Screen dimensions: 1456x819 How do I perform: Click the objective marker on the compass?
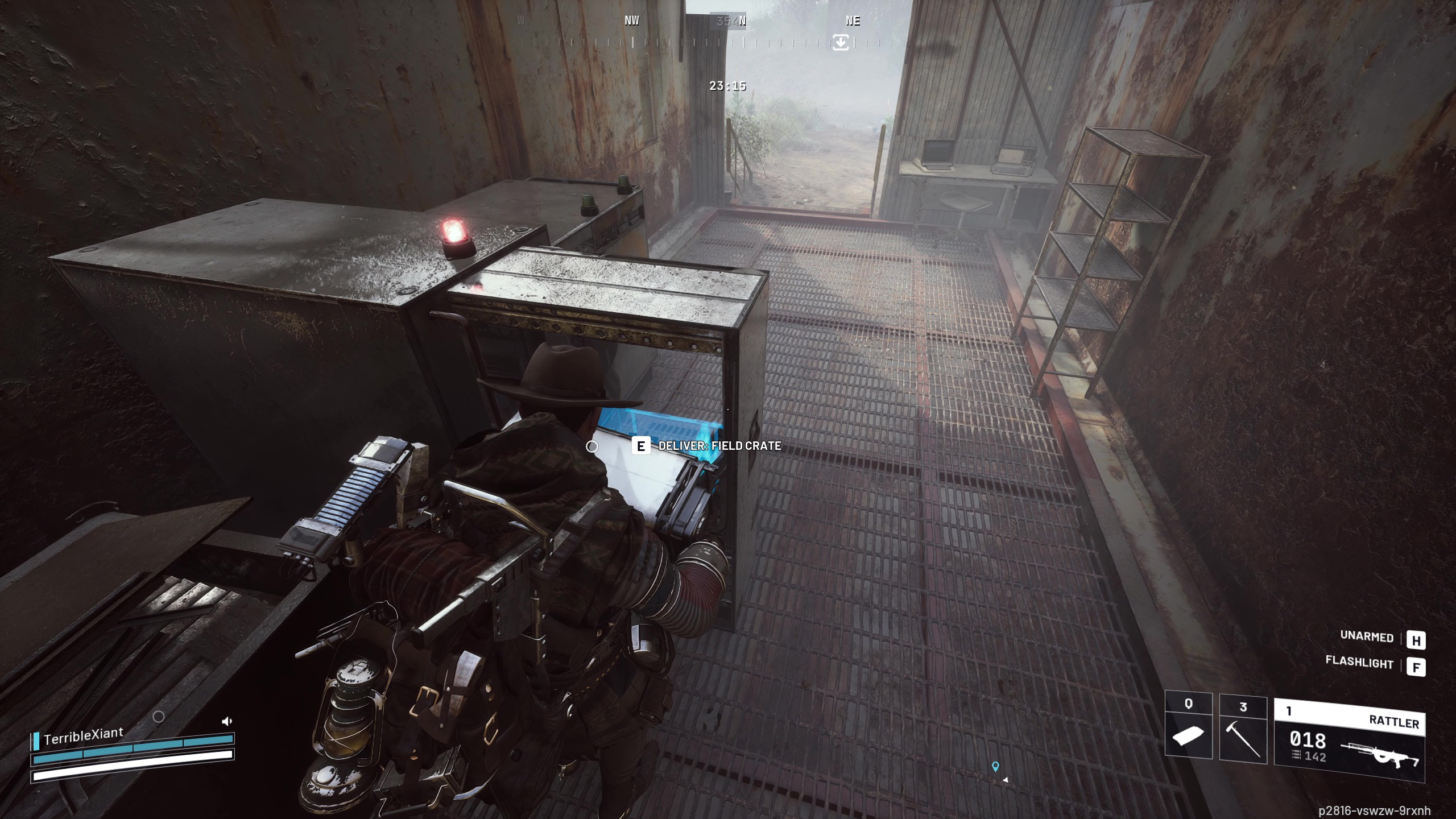(841, 42)
